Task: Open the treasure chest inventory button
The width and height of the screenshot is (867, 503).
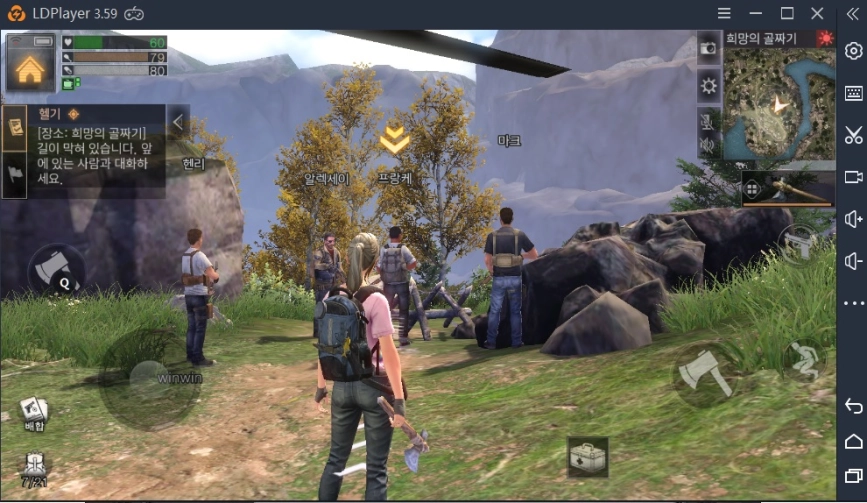Action: coord(587,458)
